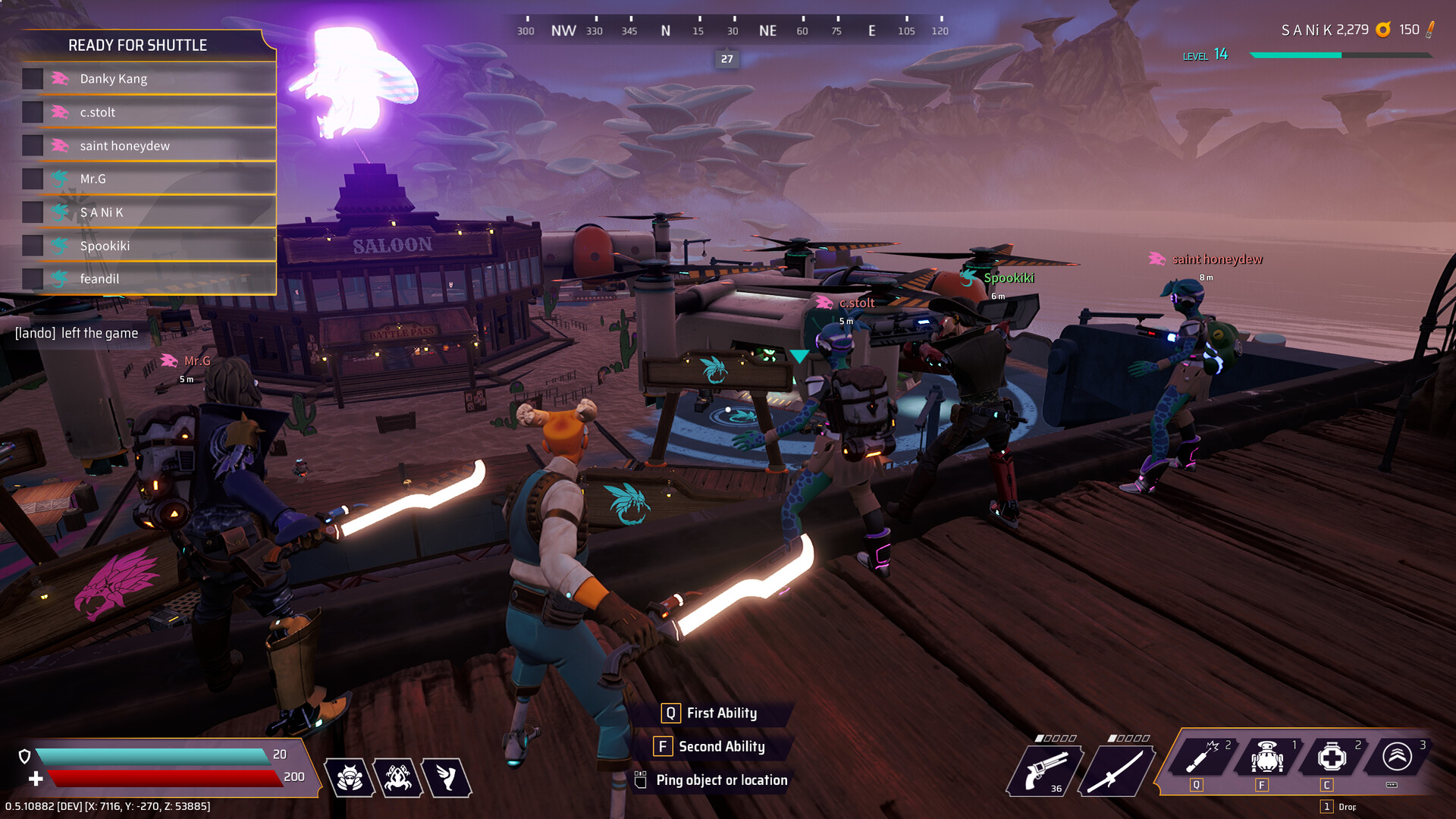Viewport: 1456px width, 819px height.
Task: Click the compass strip's NE marker
Action: pyautogui.click(x=767, y=30)
